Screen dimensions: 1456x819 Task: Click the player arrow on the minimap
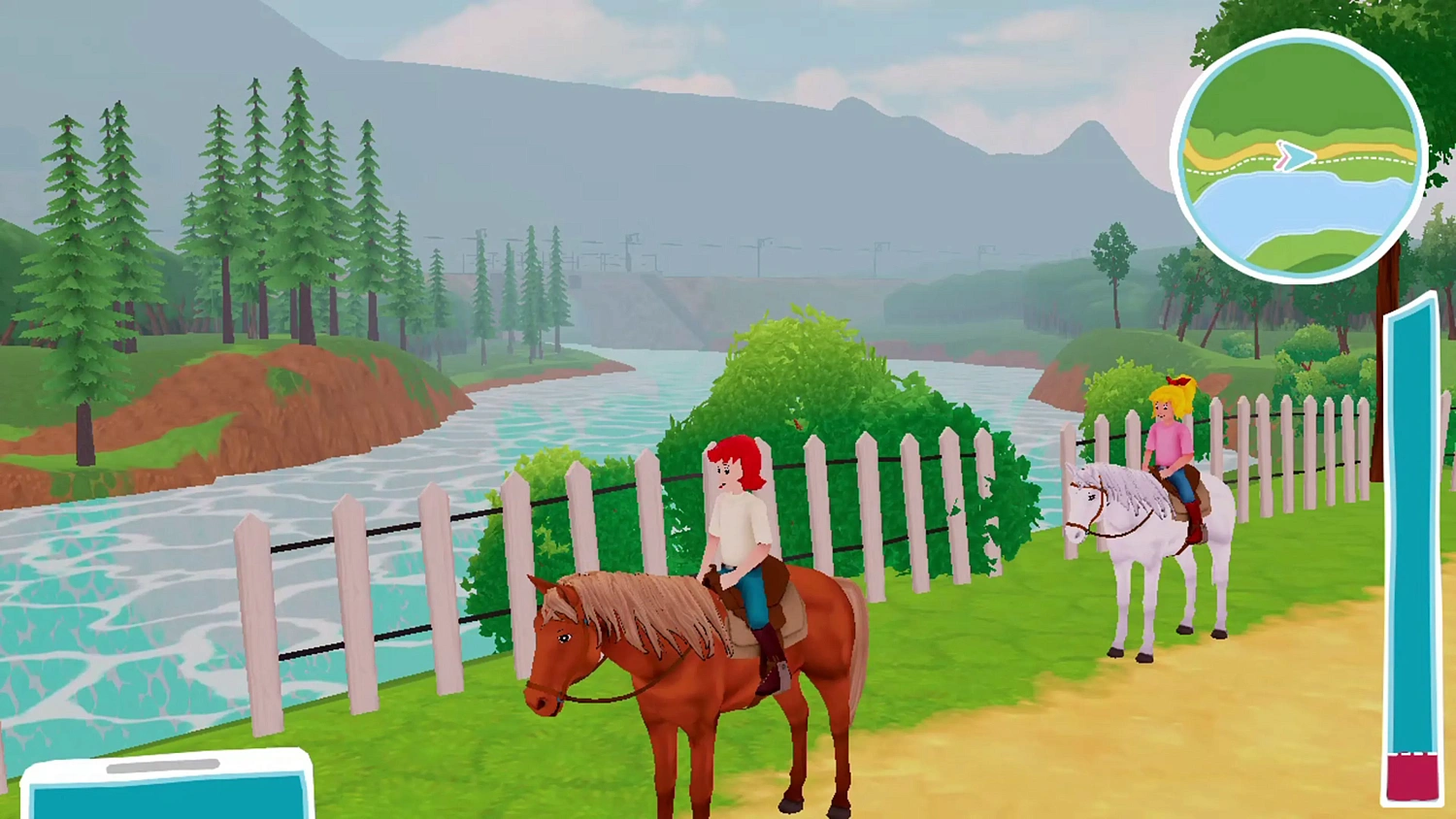[x=1296, y=156]
